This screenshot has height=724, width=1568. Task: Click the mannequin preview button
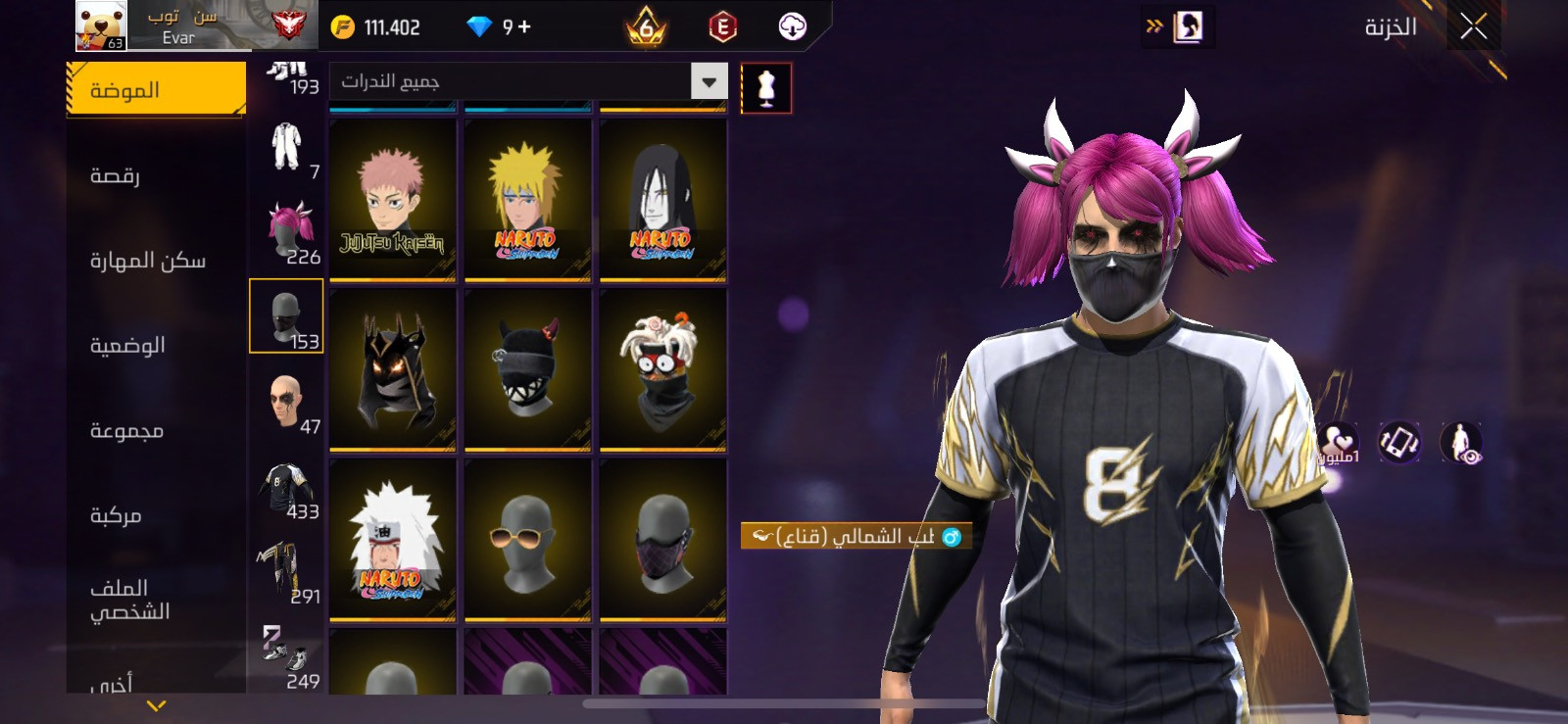(x=765, y=88)
